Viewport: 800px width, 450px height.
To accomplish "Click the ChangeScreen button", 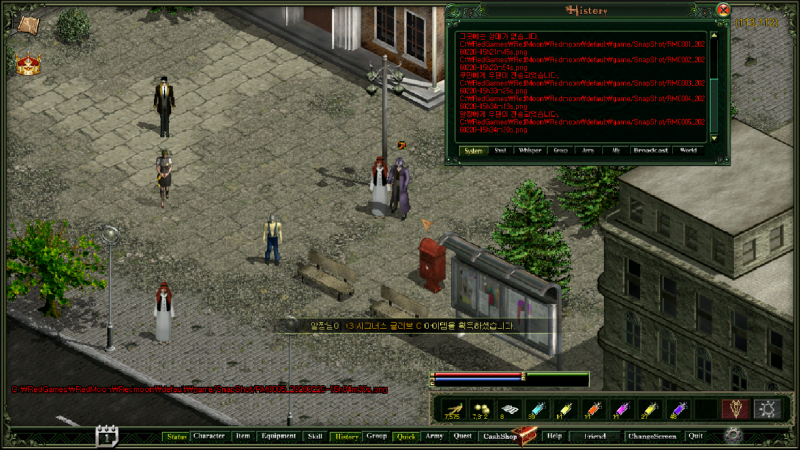I will (x=652, y=436).
